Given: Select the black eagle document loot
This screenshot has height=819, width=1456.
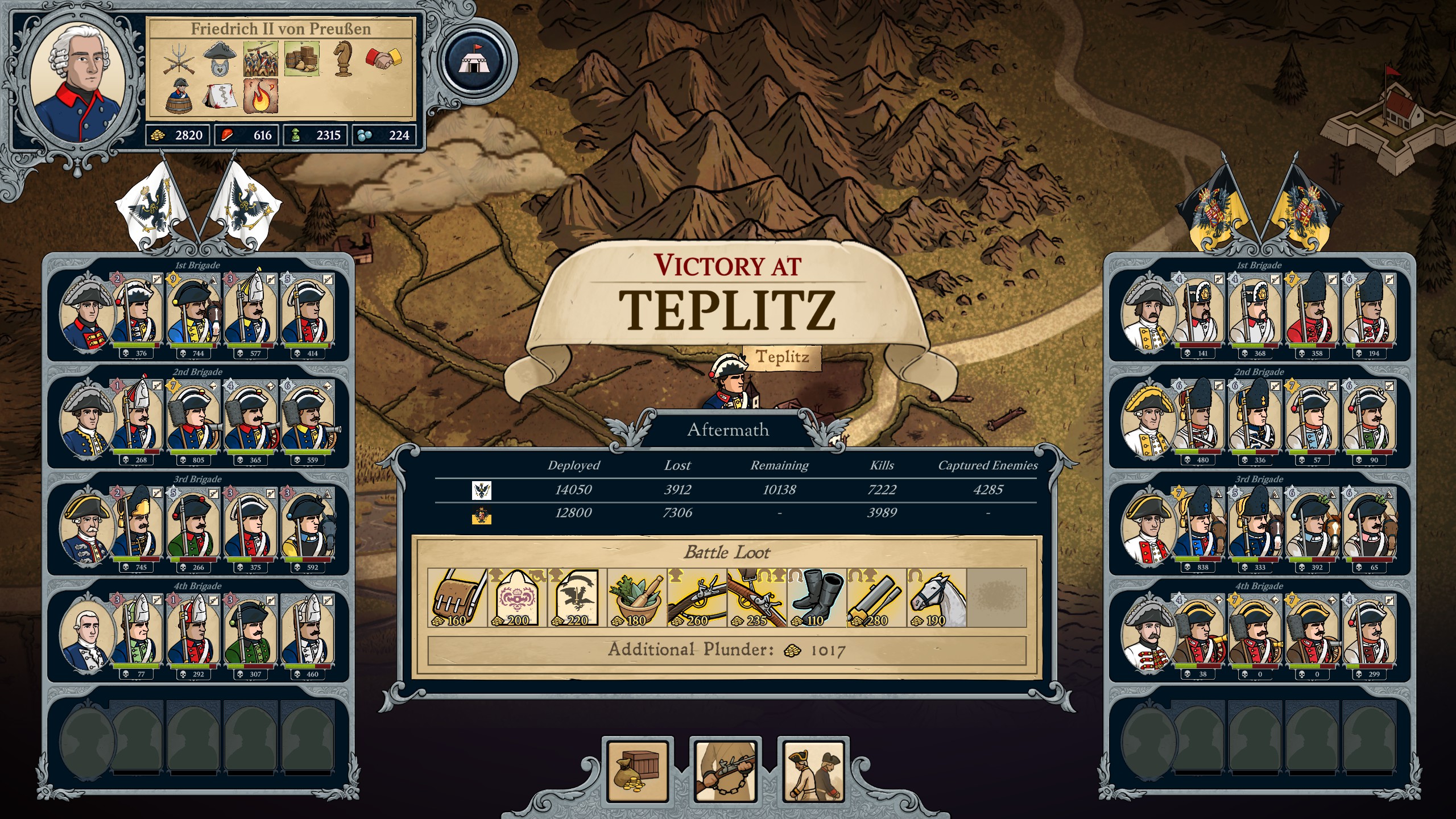Looking at the screenshot, I should [577, 597].
